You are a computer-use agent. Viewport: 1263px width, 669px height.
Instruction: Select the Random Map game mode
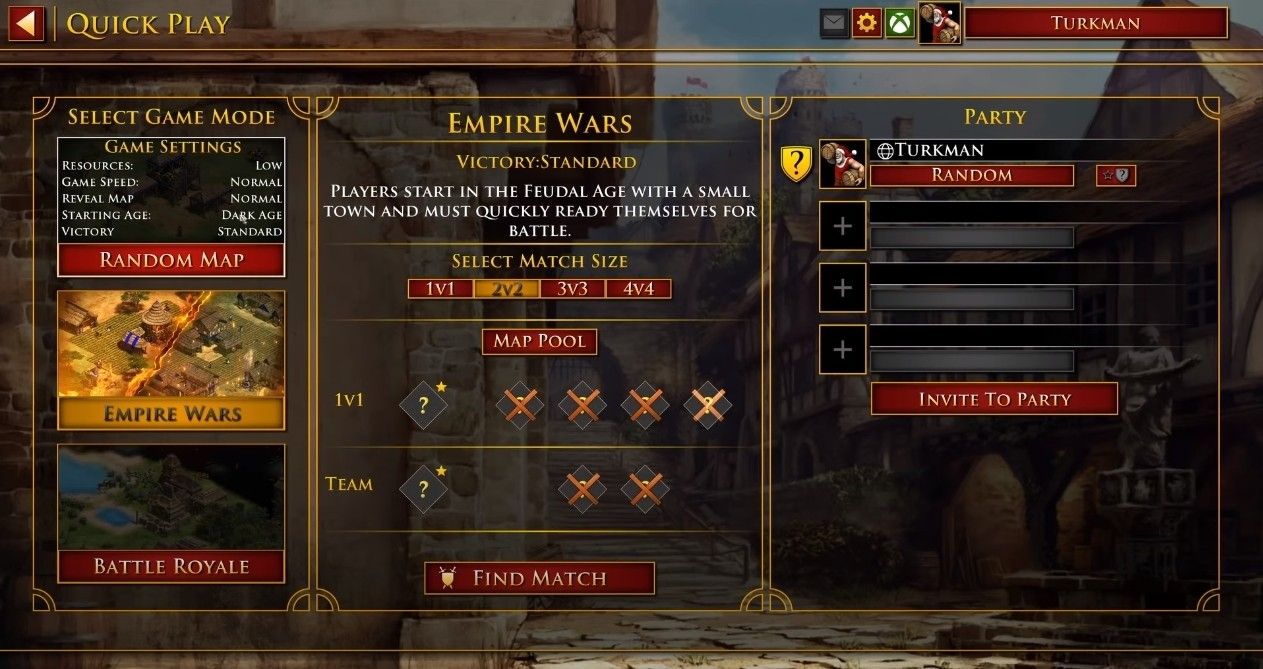(171, 260)
